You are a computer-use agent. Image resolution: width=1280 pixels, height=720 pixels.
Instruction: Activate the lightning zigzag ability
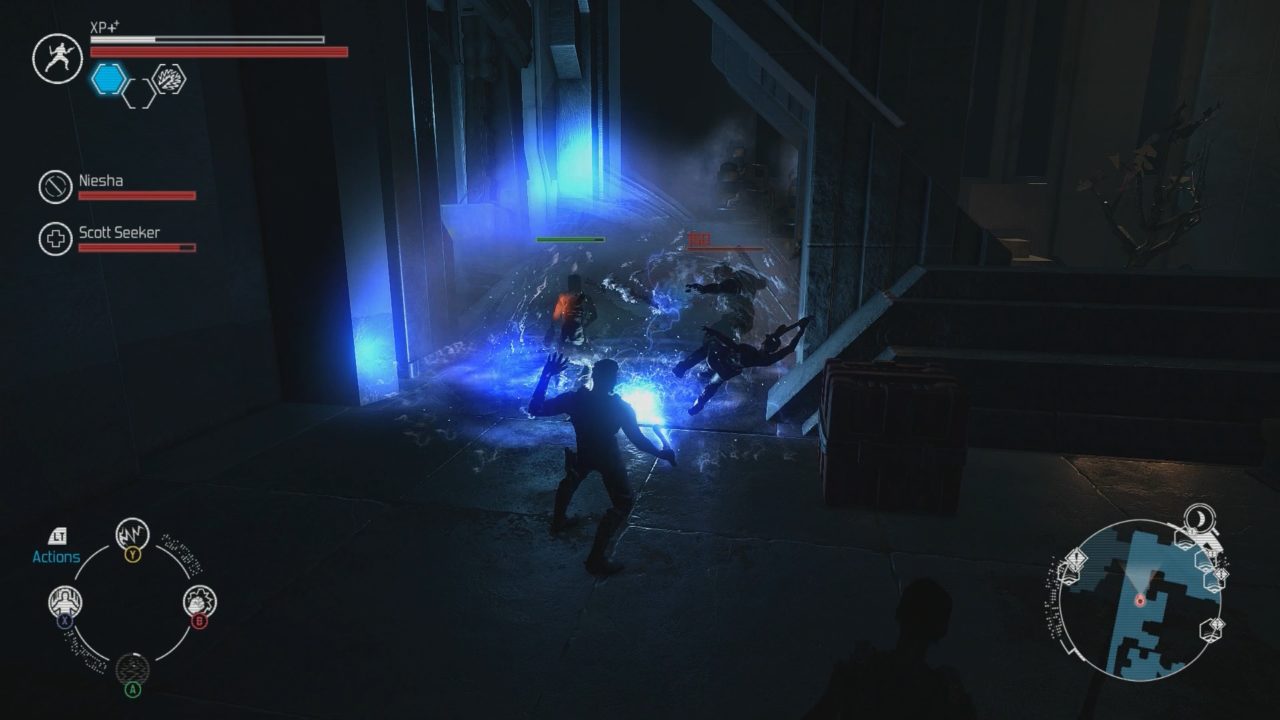point(132,534)
